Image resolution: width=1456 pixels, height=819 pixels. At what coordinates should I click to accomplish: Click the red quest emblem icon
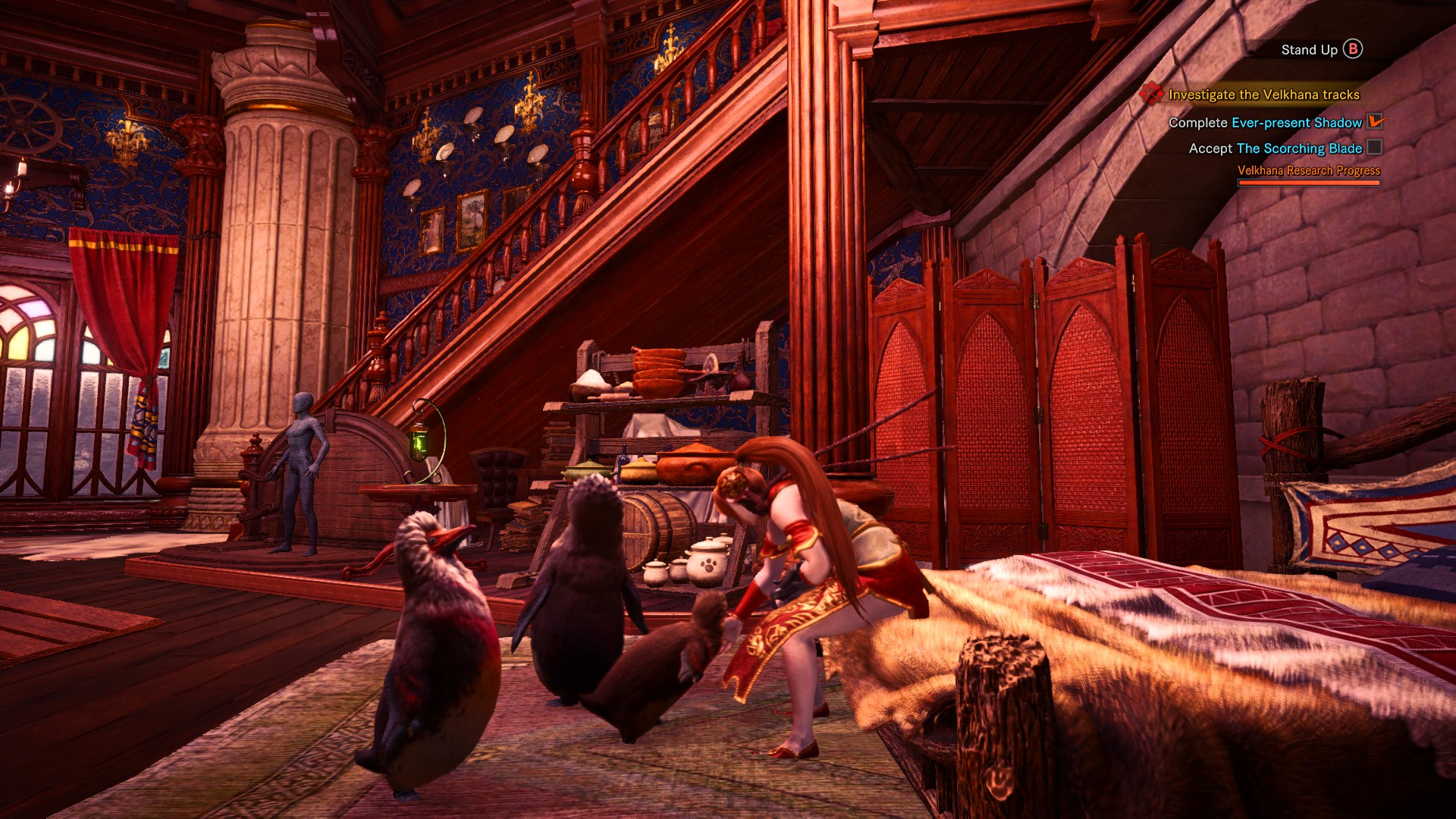(x=1151, y=94)
